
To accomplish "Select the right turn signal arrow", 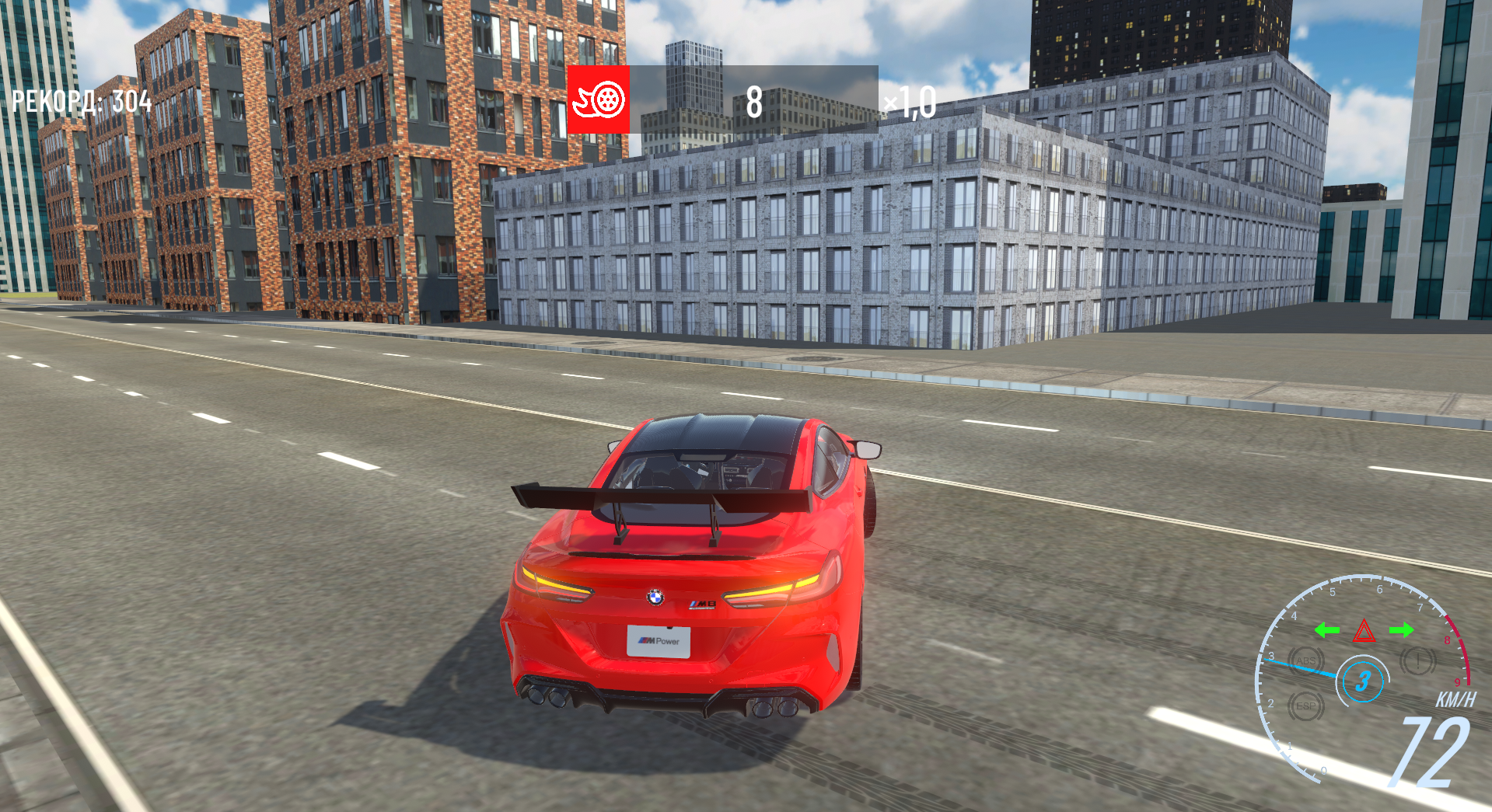I will (x=1402, y=630).
